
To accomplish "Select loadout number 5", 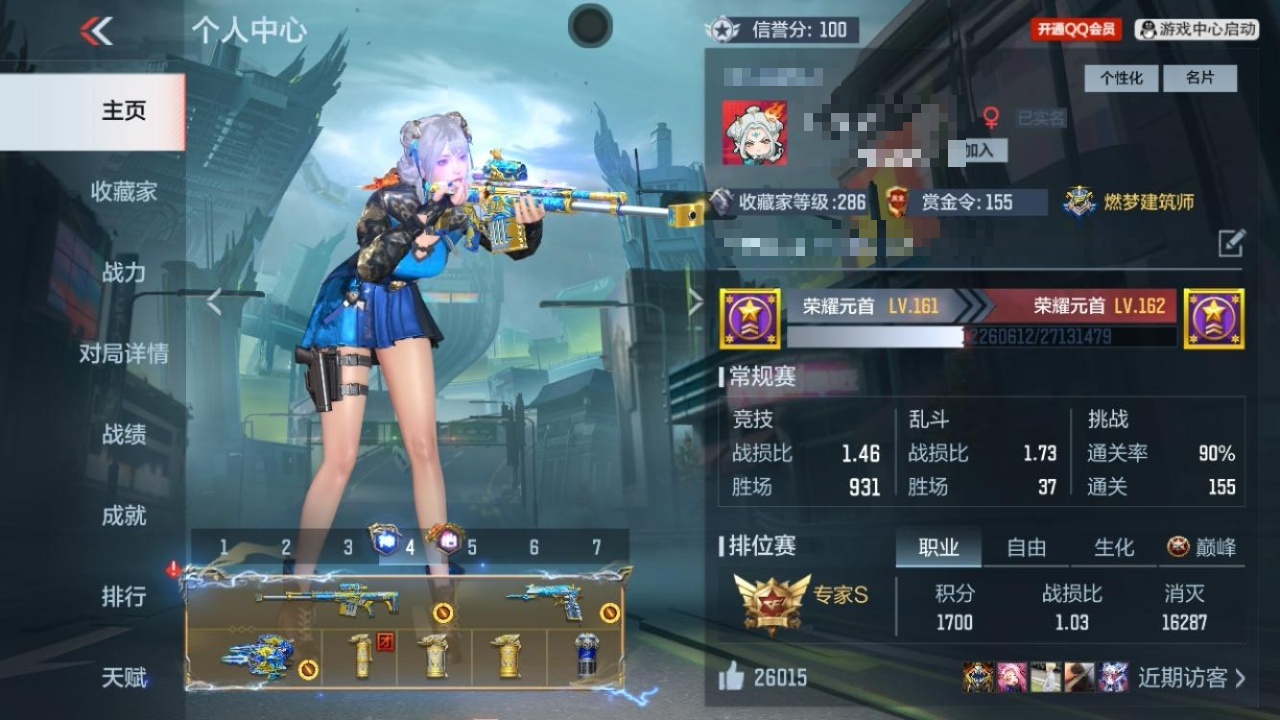I will [471, 547].
